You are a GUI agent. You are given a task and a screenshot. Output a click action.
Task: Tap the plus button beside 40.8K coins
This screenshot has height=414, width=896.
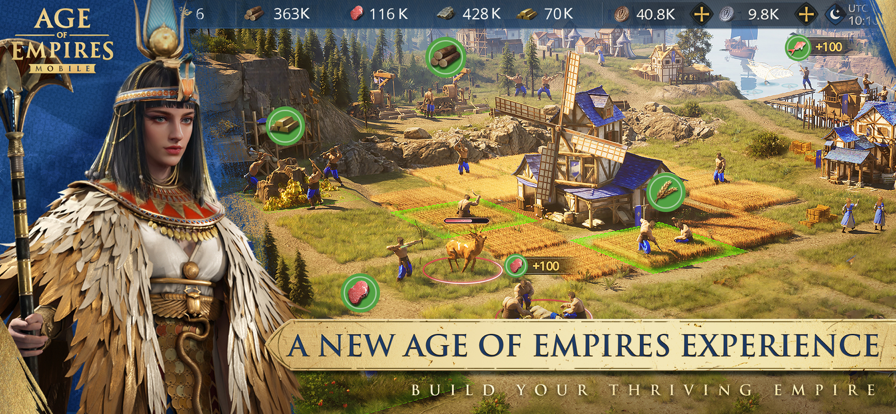701,14
